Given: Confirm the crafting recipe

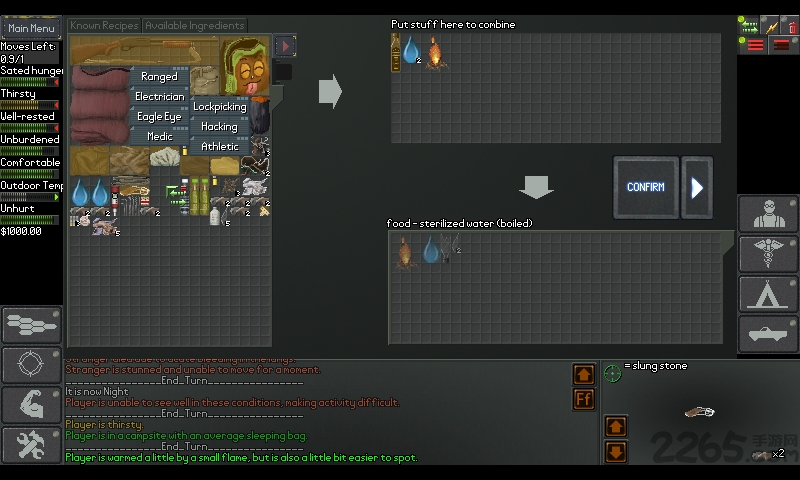Looking at the screenshot, I should pyautogui.click(x=645, y=187).
